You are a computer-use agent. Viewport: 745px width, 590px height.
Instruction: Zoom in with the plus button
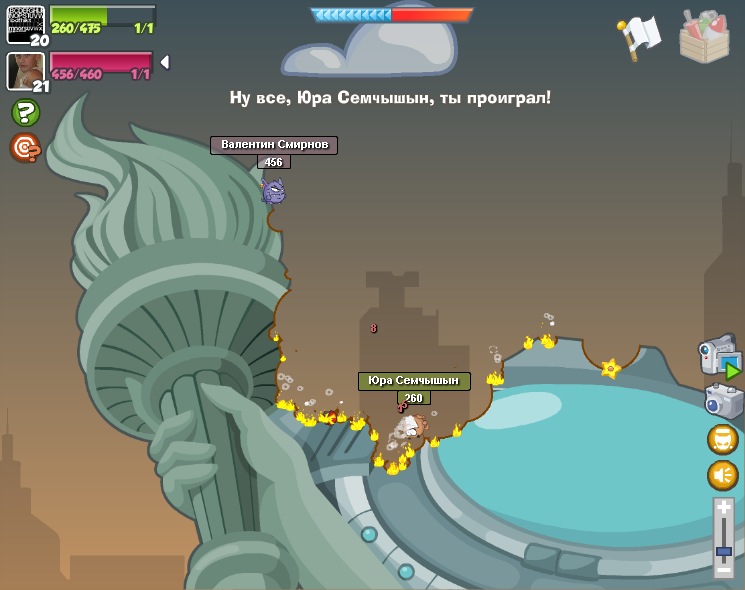point(724,509)
